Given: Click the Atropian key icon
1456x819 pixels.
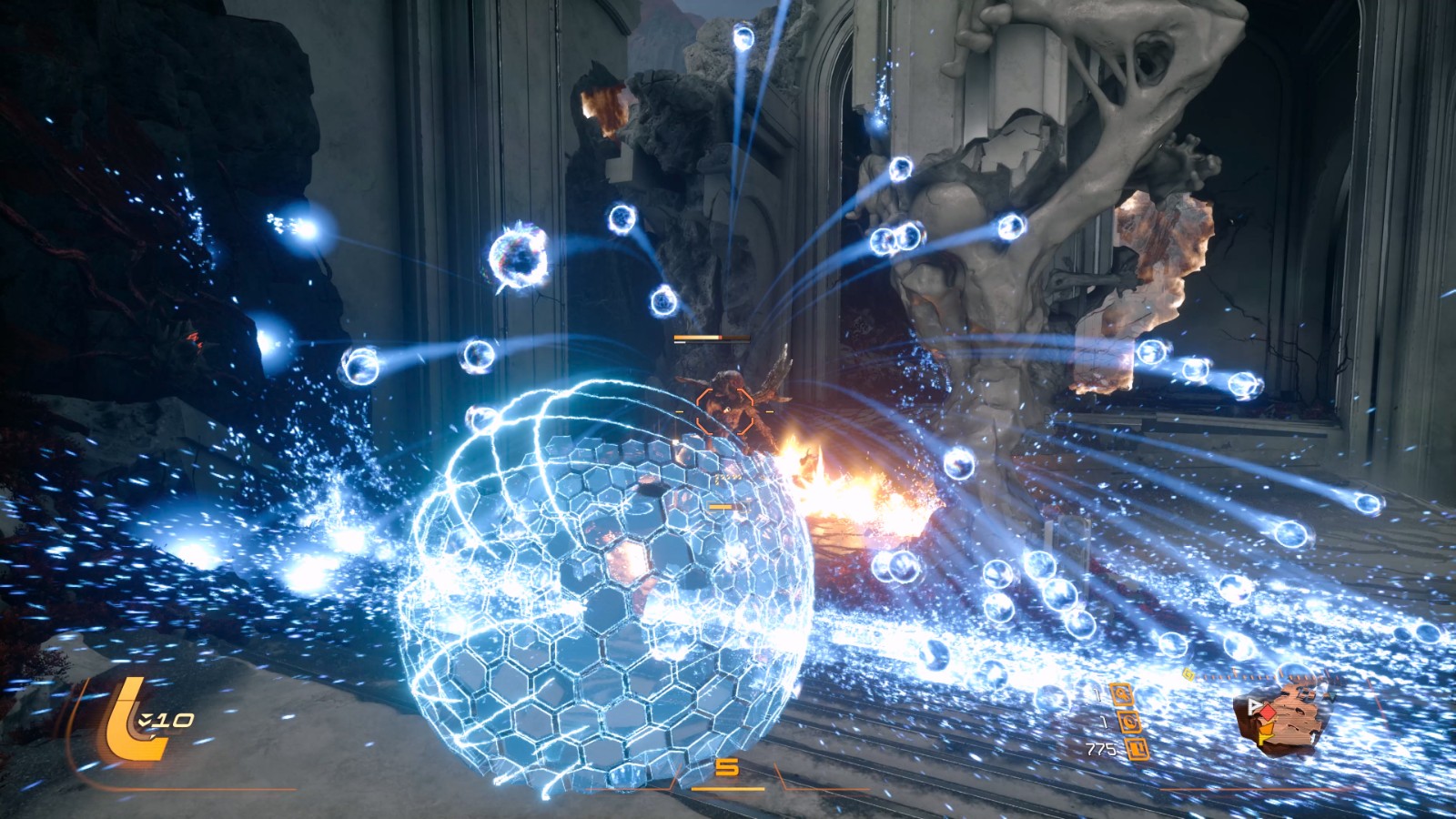Looking at the screenshot, I should tap(1120, 694).
